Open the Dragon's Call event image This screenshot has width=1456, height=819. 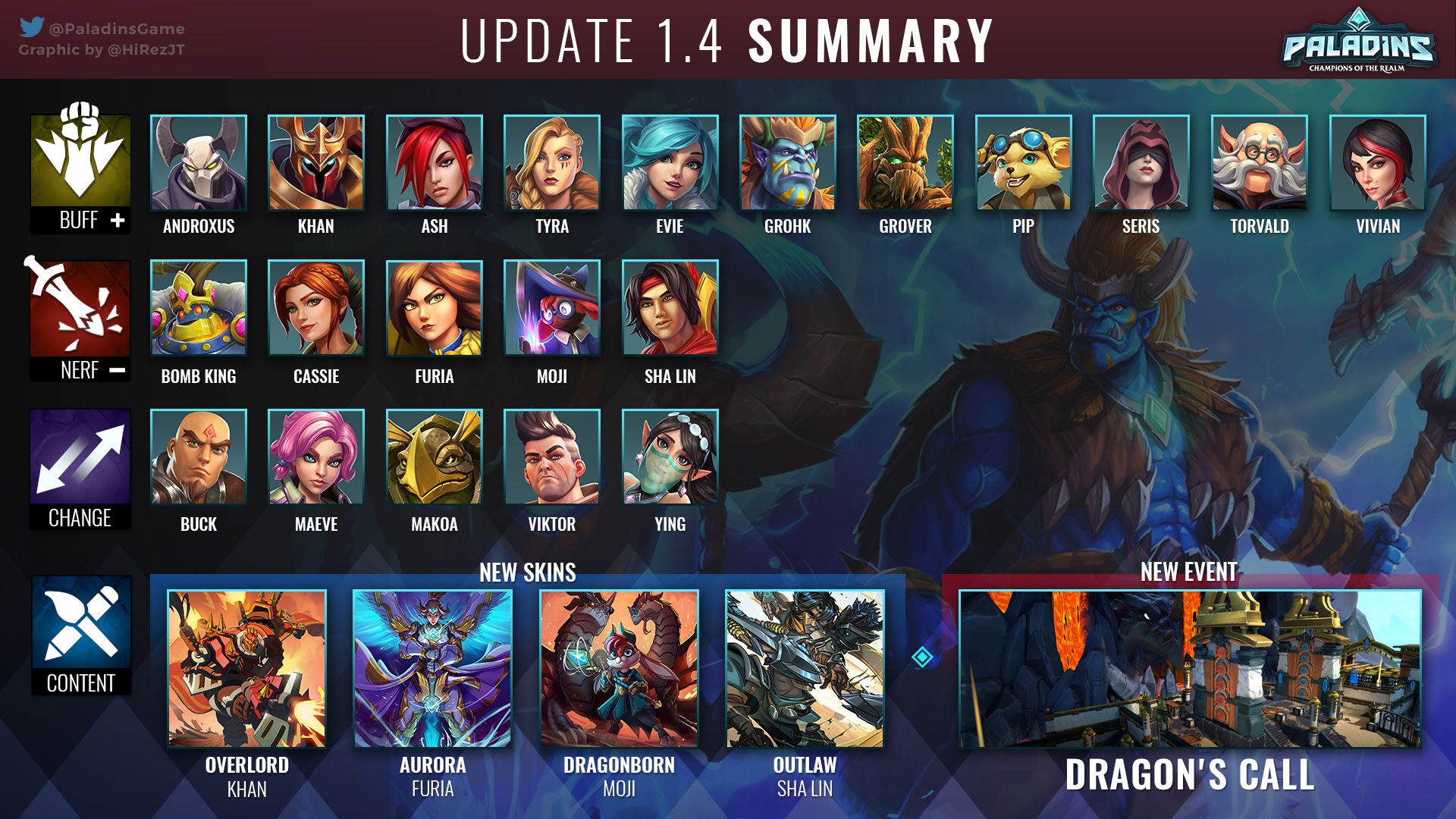click(1189, 669)
